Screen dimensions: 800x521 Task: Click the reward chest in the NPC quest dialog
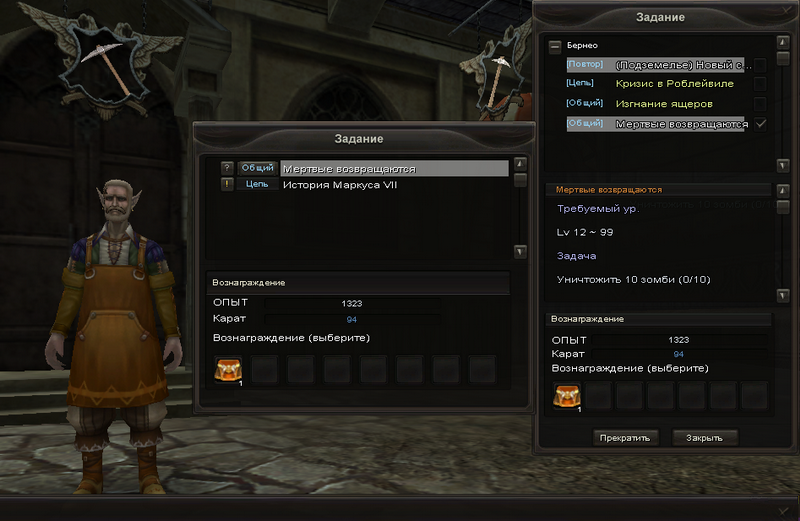pyautogui.click(x=229, y=370)
